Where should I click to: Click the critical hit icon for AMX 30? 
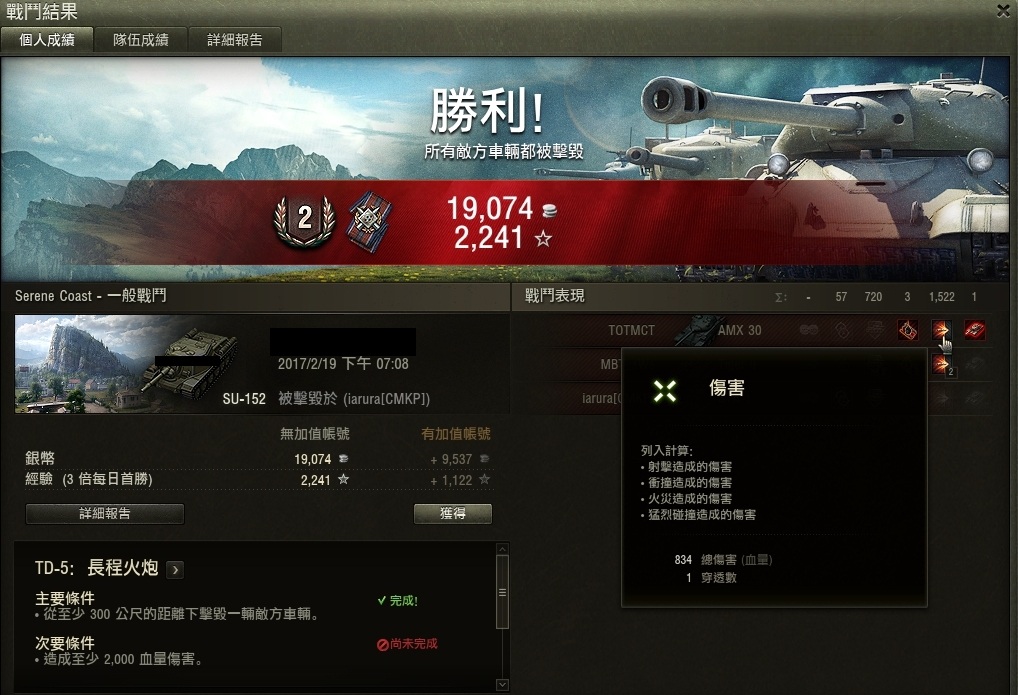(908, 330)
